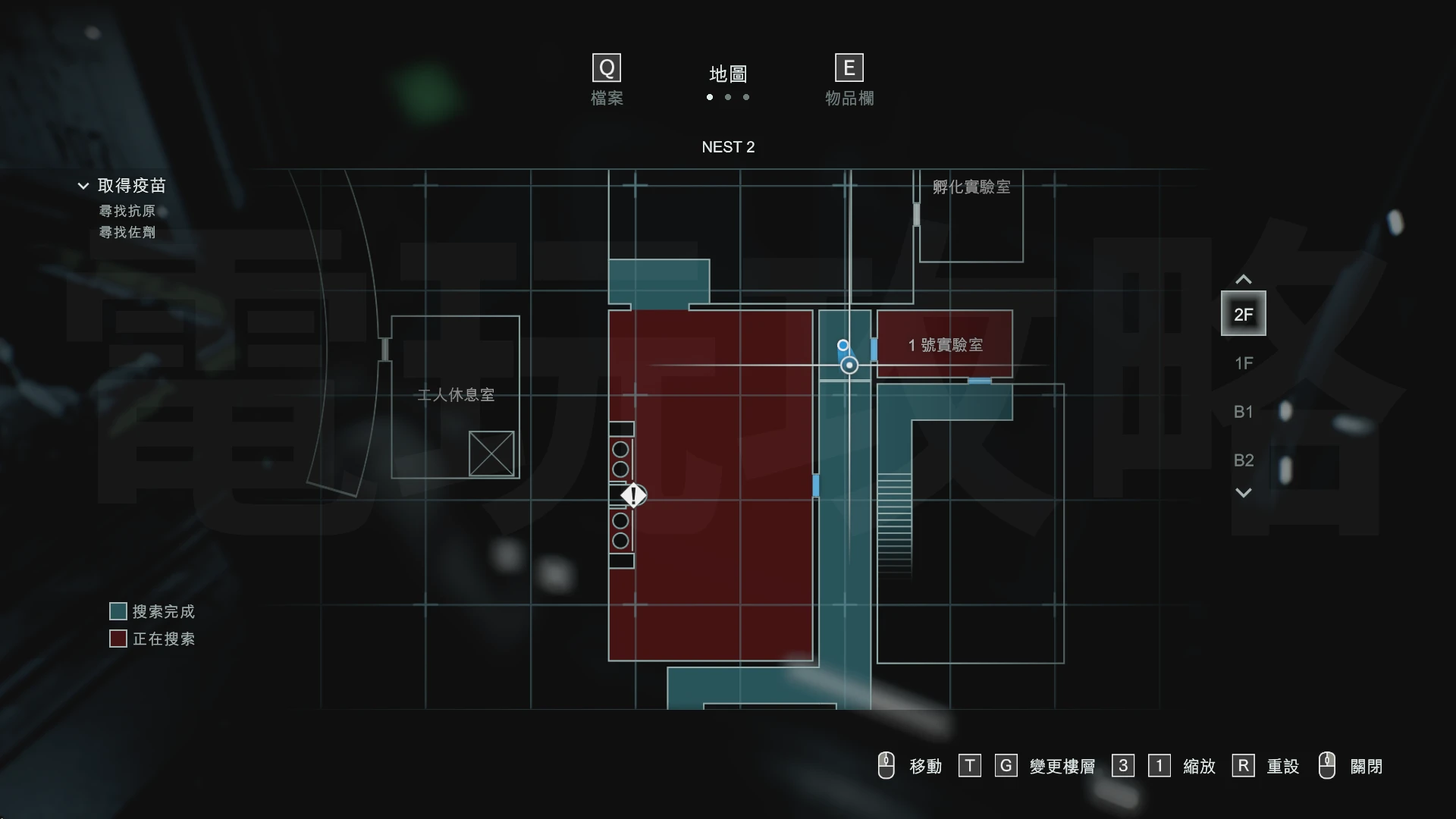Screen dimensions: 1456x819
Task: Click the floor list up arrow
Action: pos(1243,280)
